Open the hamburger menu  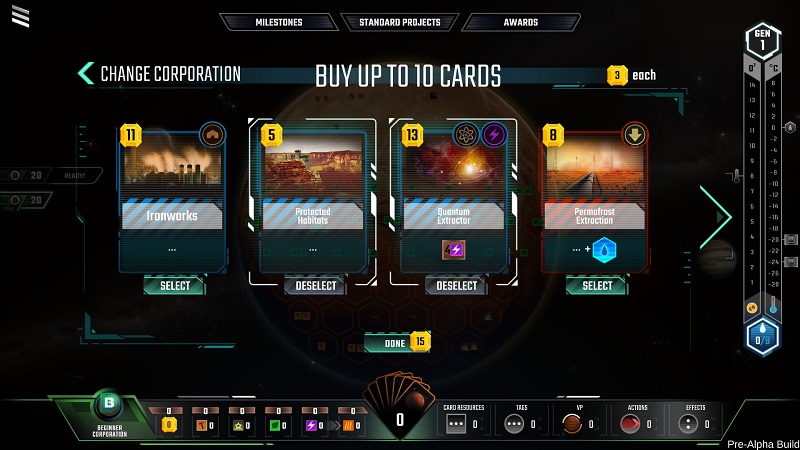coord(21,16)
